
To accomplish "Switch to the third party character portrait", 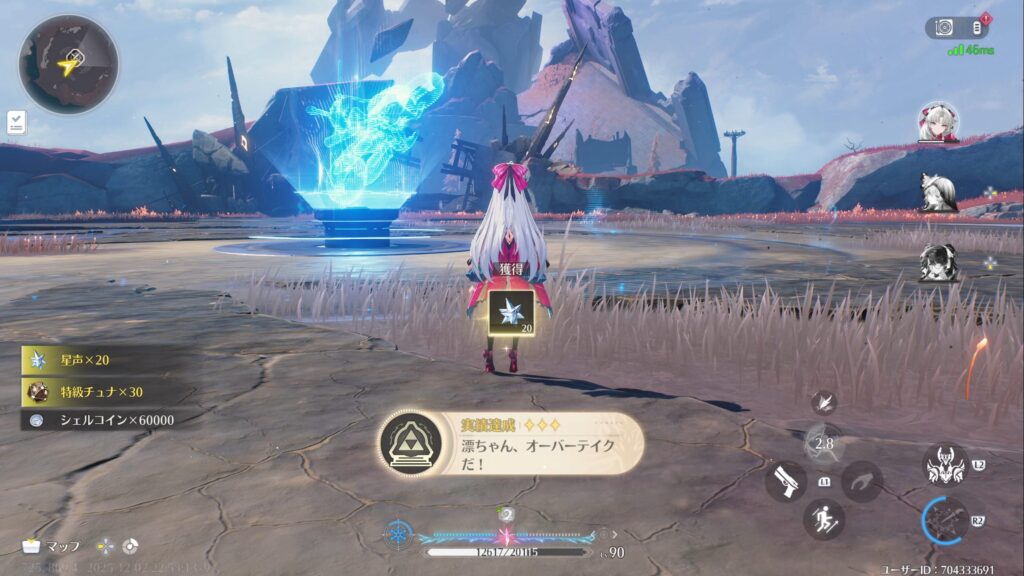I will [938, 262].
